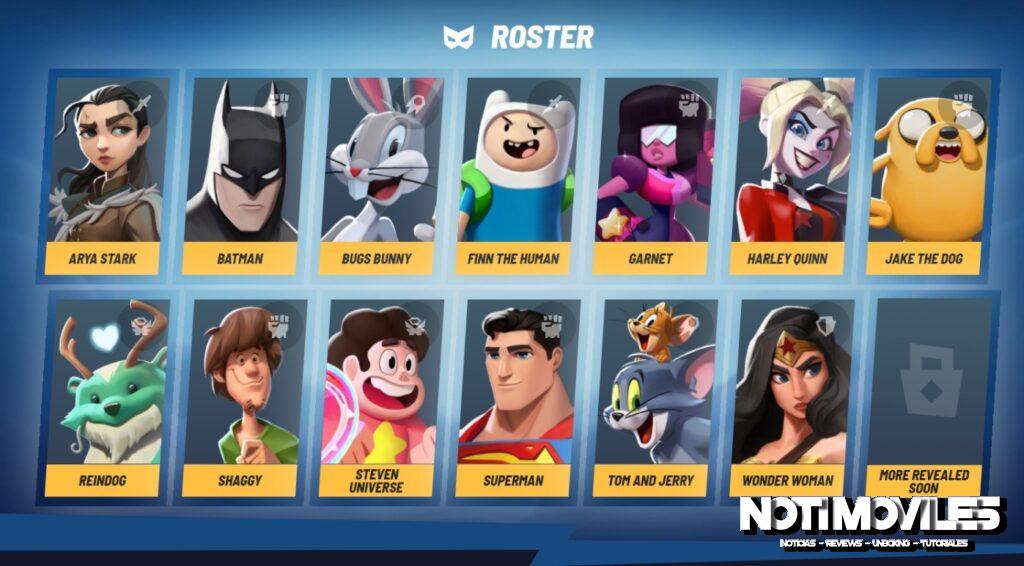Select Superman from the roster
Screen dimensions: 1024x566
pos(515,397)
